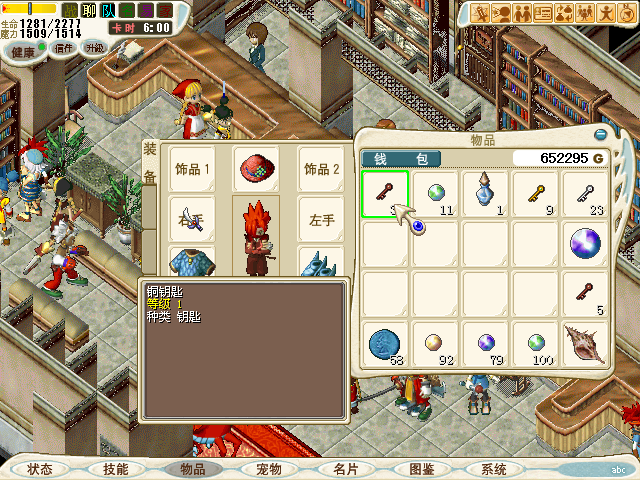Screen dimensions: 640x480
Task: Select the silver key stack of 23
Action: (585, 192)
